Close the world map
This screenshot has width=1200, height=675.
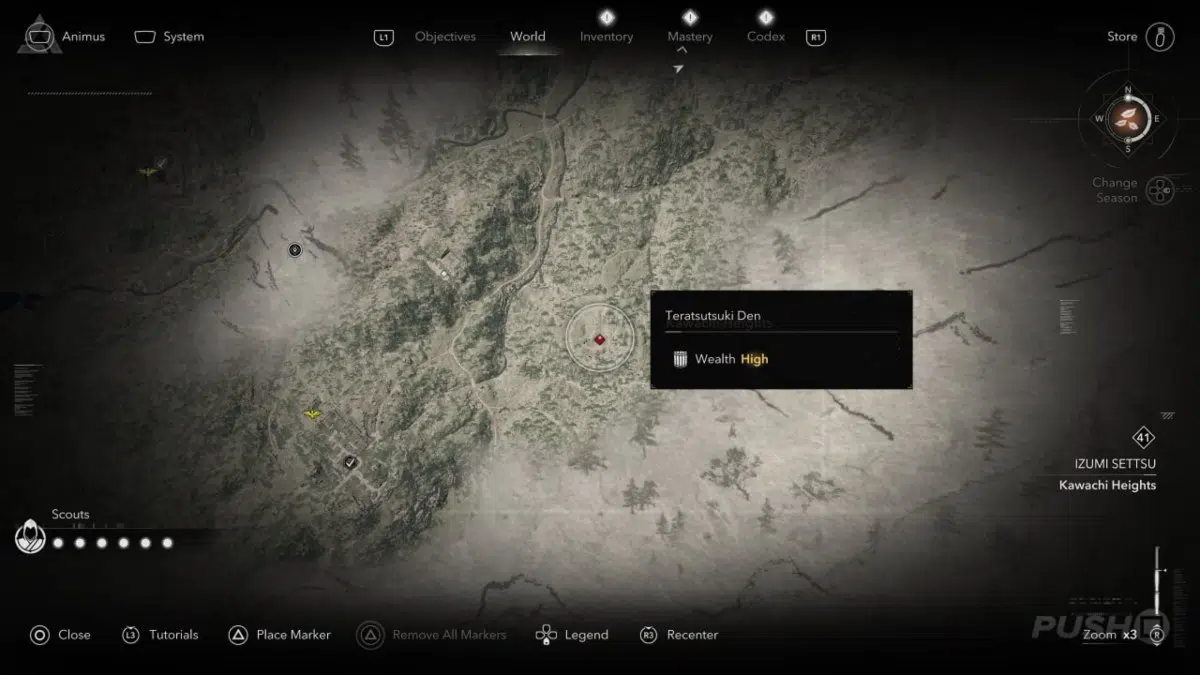click(61, 634)
